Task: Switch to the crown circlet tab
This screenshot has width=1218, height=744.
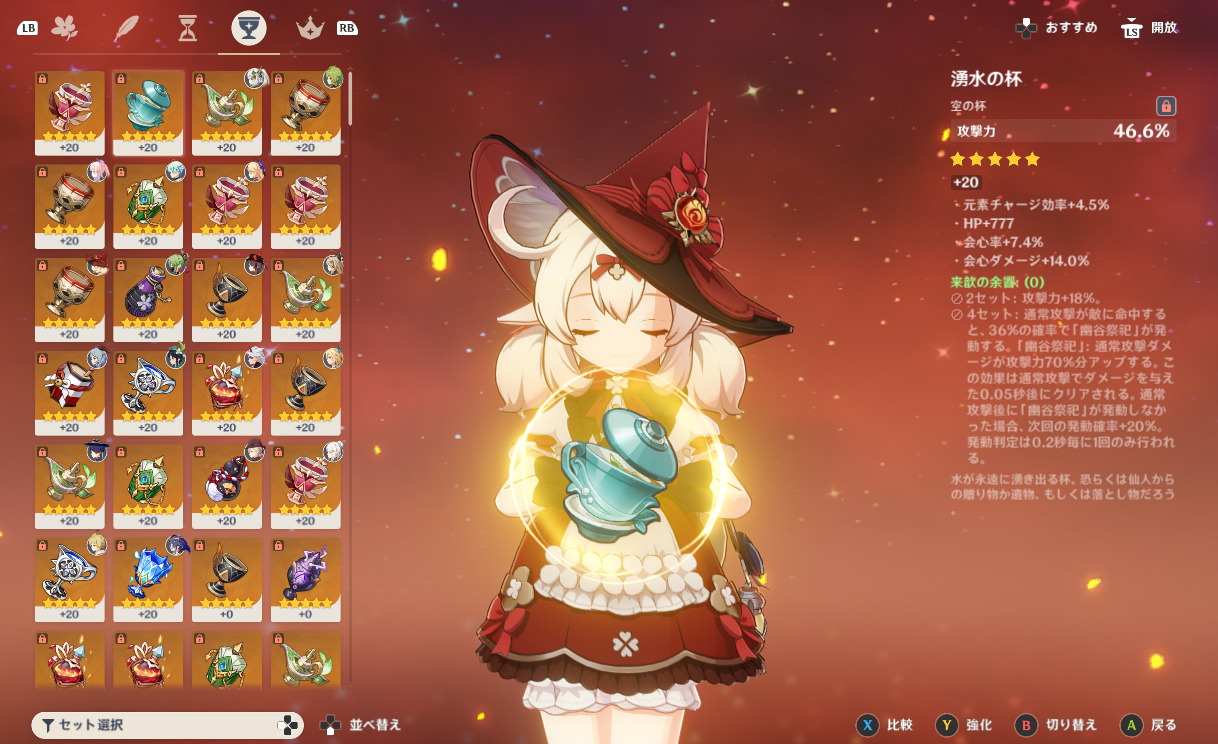Action: [x=310, y=28]
